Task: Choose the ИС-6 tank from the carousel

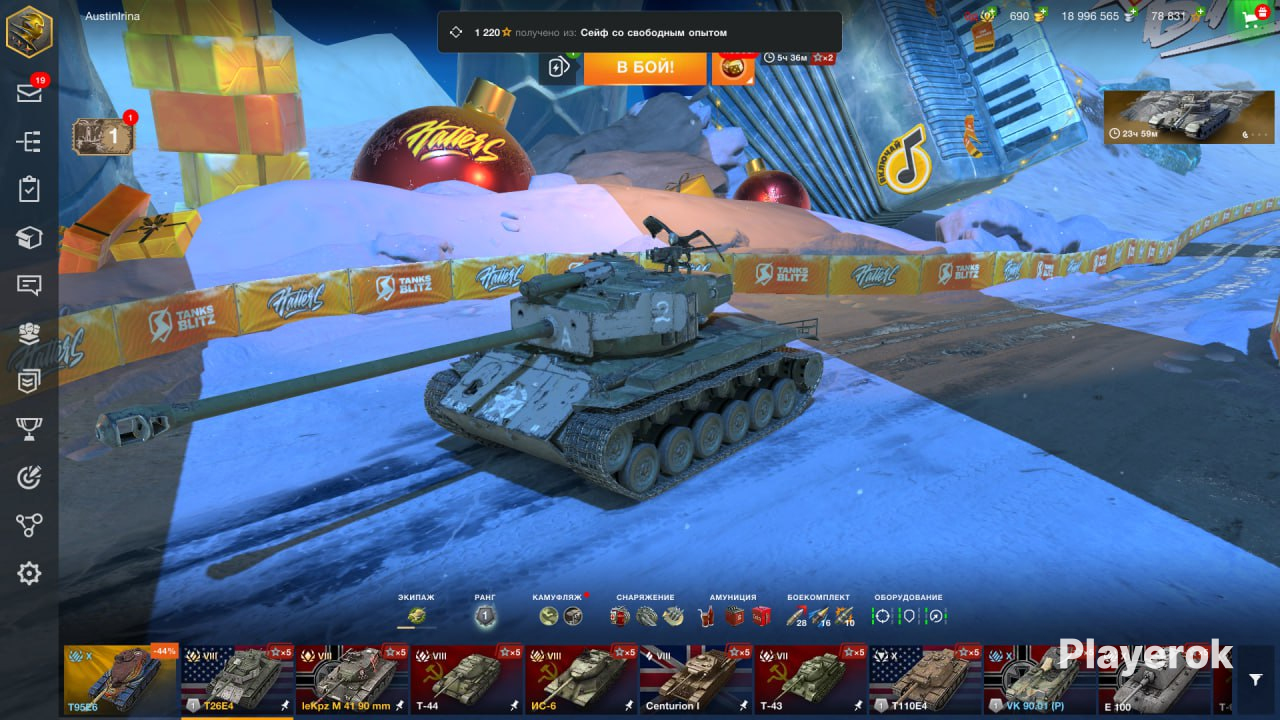Action: (x=581, y=679)
